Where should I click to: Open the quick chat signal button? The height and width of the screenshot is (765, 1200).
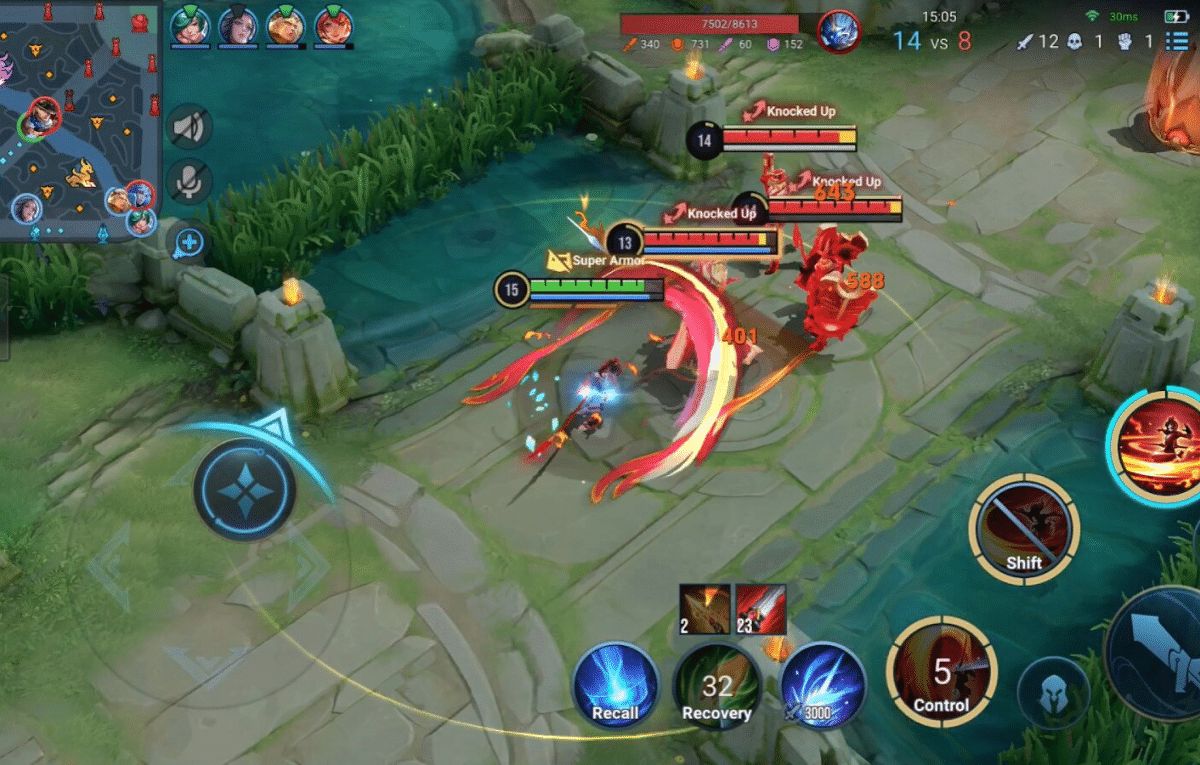point(189,242)
